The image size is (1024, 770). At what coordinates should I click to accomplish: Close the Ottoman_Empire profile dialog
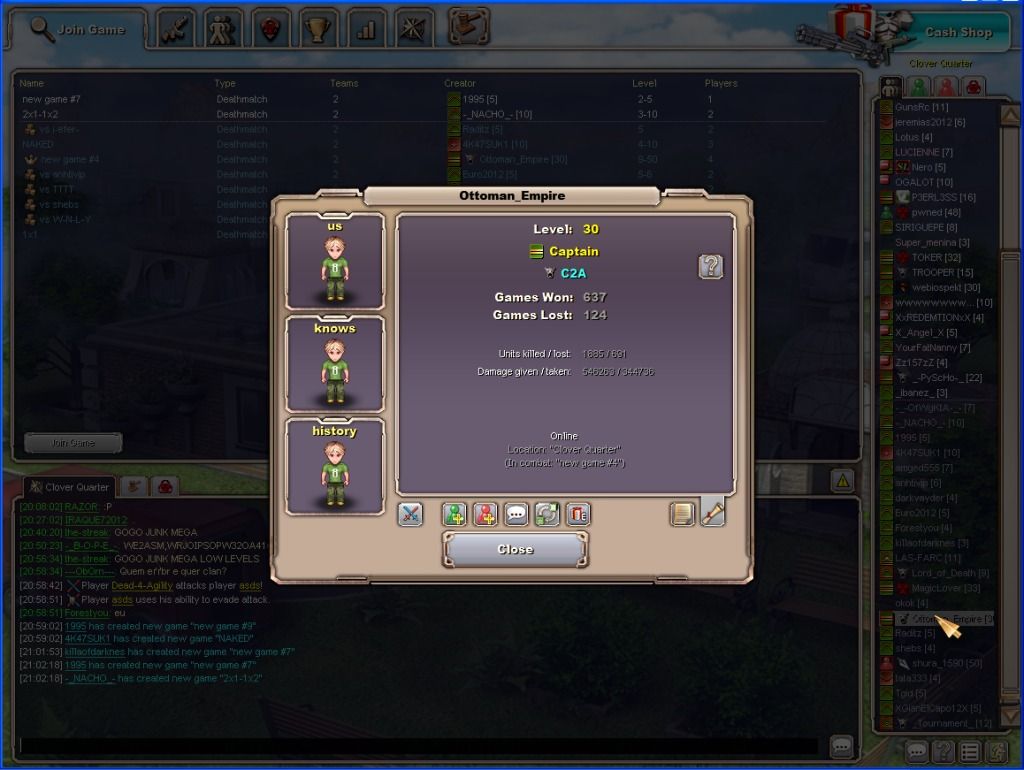pyautogui.click(x=515, y=549)
